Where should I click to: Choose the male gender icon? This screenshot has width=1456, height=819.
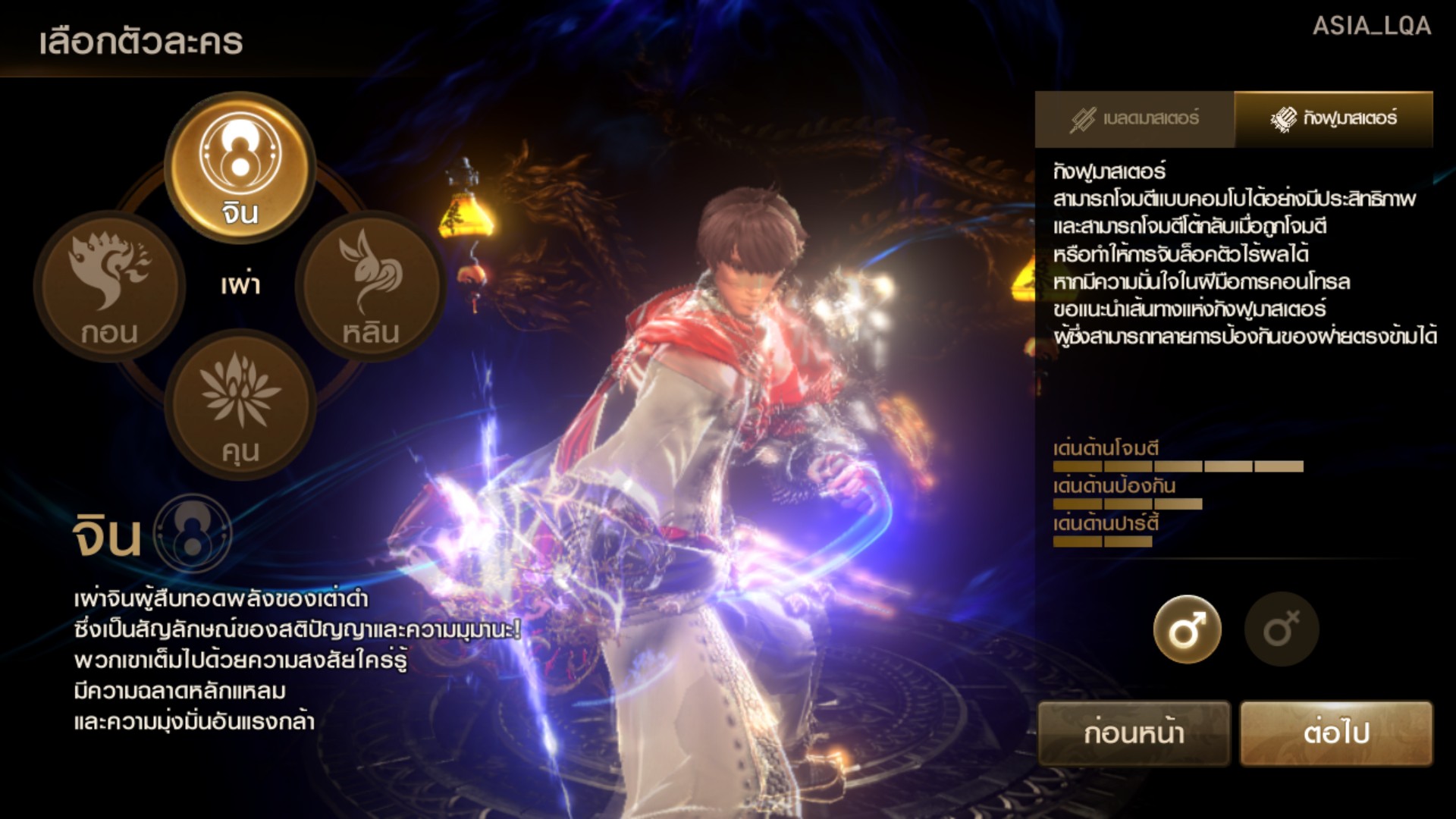coord(1187,629)
